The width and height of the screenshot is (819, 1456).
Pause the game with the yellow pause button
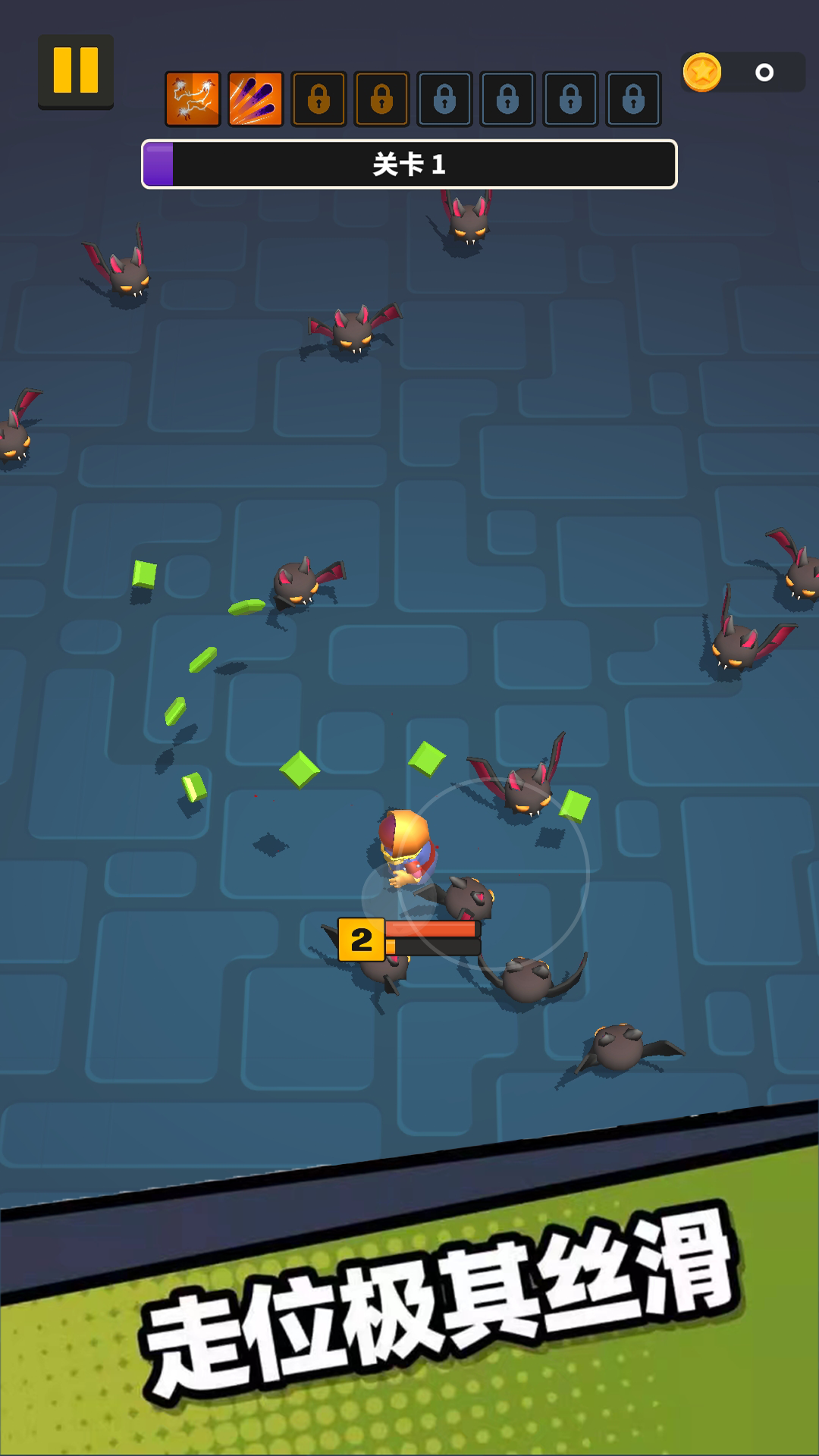[x=76, y=71]
